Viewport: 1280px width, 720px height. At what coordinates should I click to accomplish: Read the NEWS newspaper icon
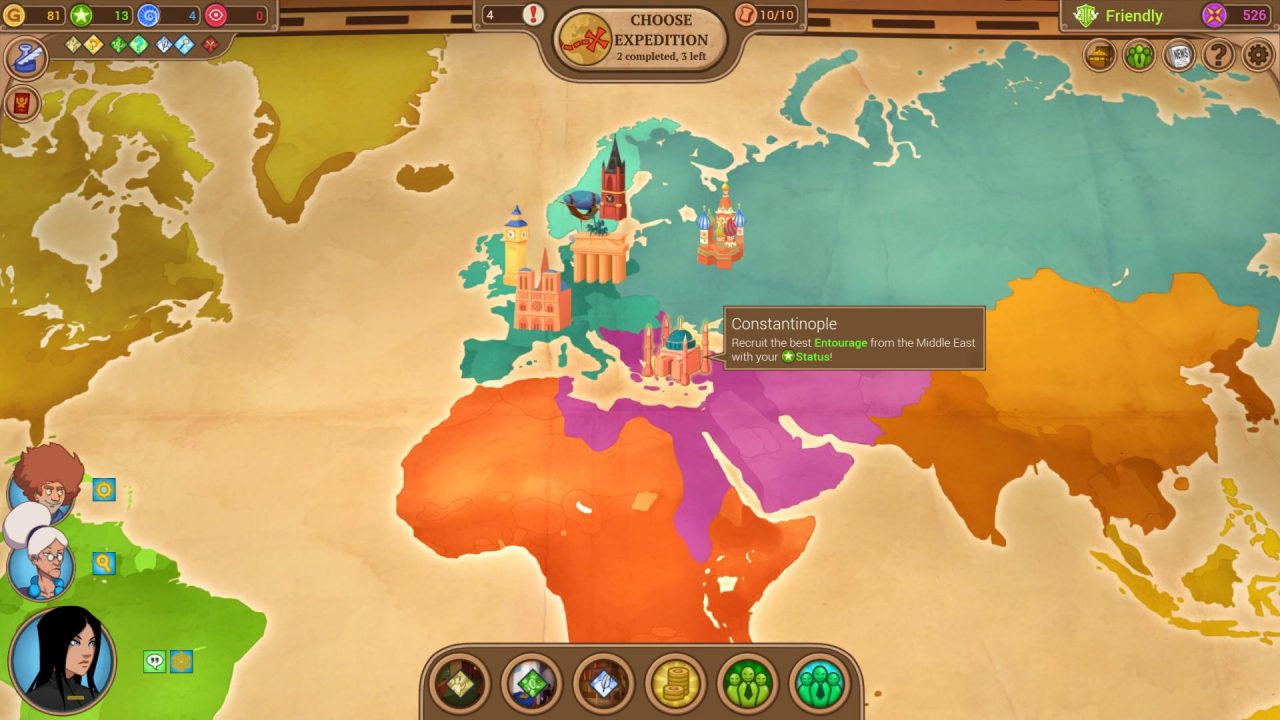coord(1177,56)
